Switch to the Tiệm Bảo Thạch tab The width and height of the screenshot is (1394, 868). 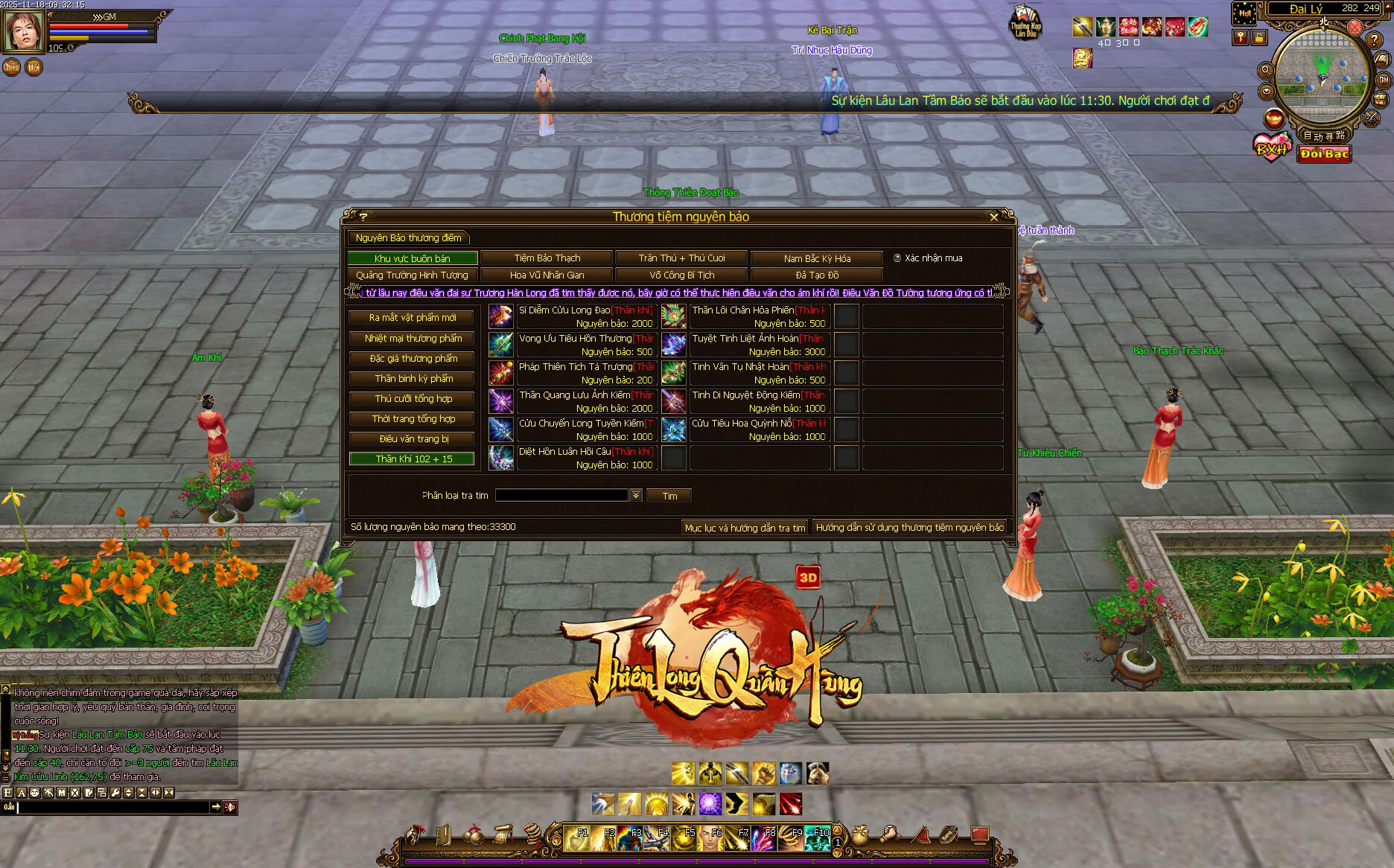(547, 258)
